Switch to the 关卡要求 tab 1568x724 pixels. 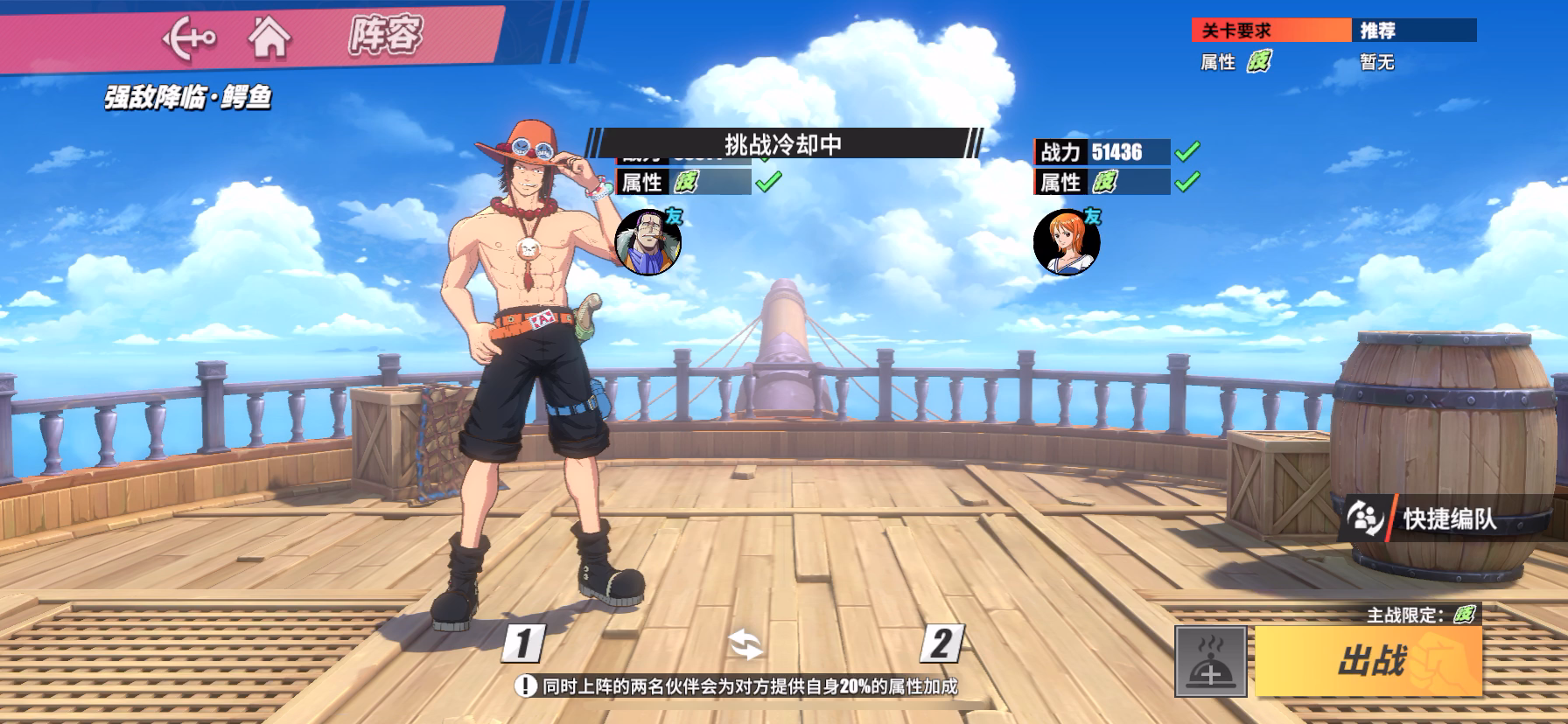point(1270,31)
